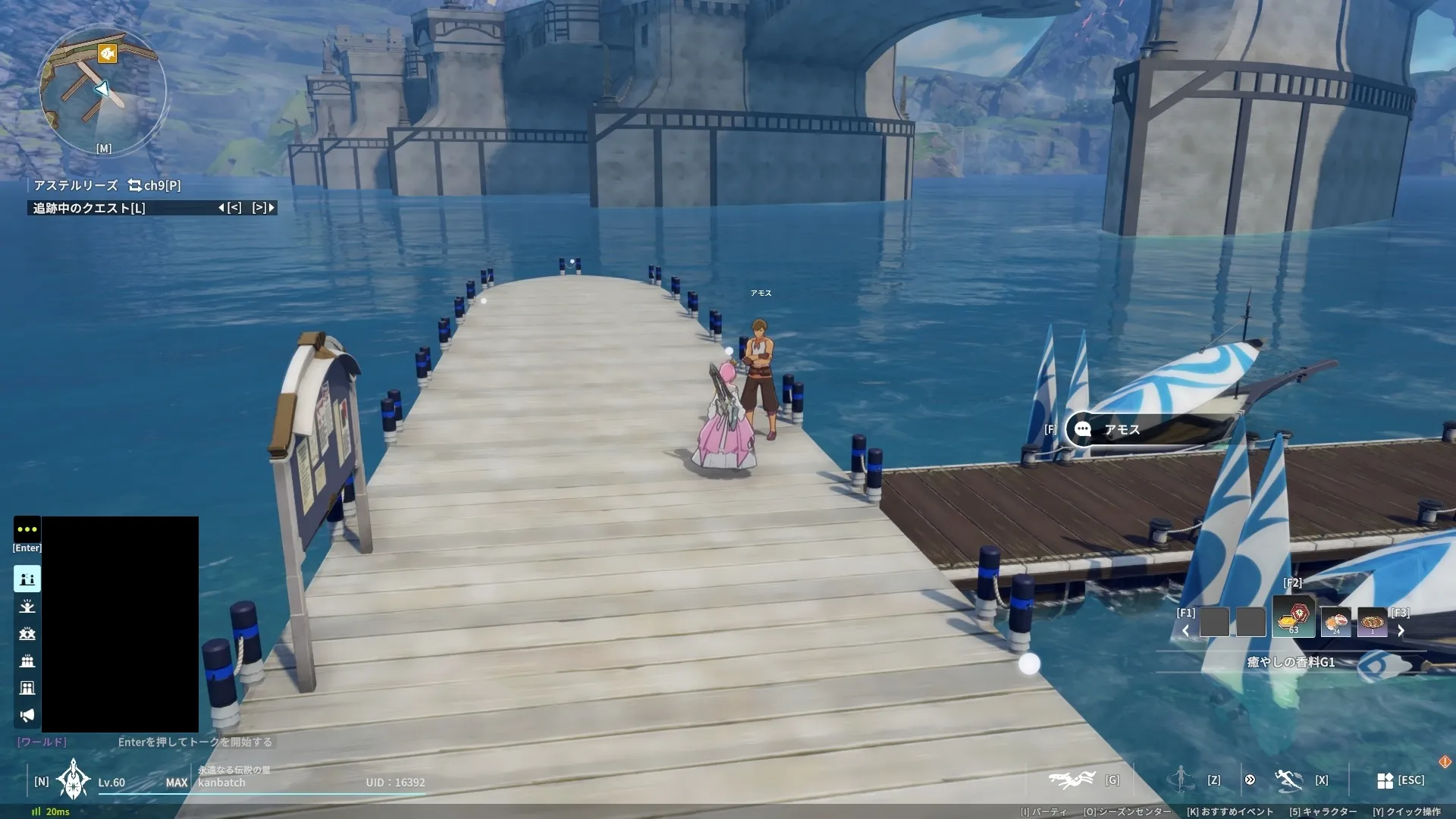Open the class emblem icon beside Lv.60
Image resolution: width=1456 pixels, height=819 pixels.
pyautogui.click(x=74, y=780)
